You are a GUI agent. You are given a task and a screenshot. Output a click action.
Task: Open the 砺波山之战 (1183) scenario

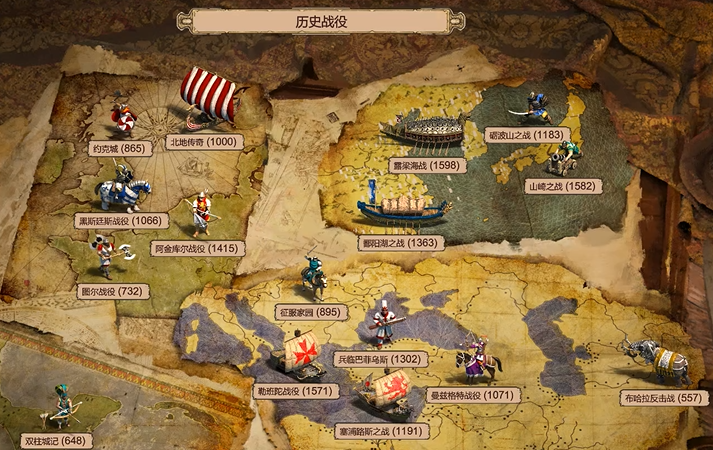click(x=526, y=134)
